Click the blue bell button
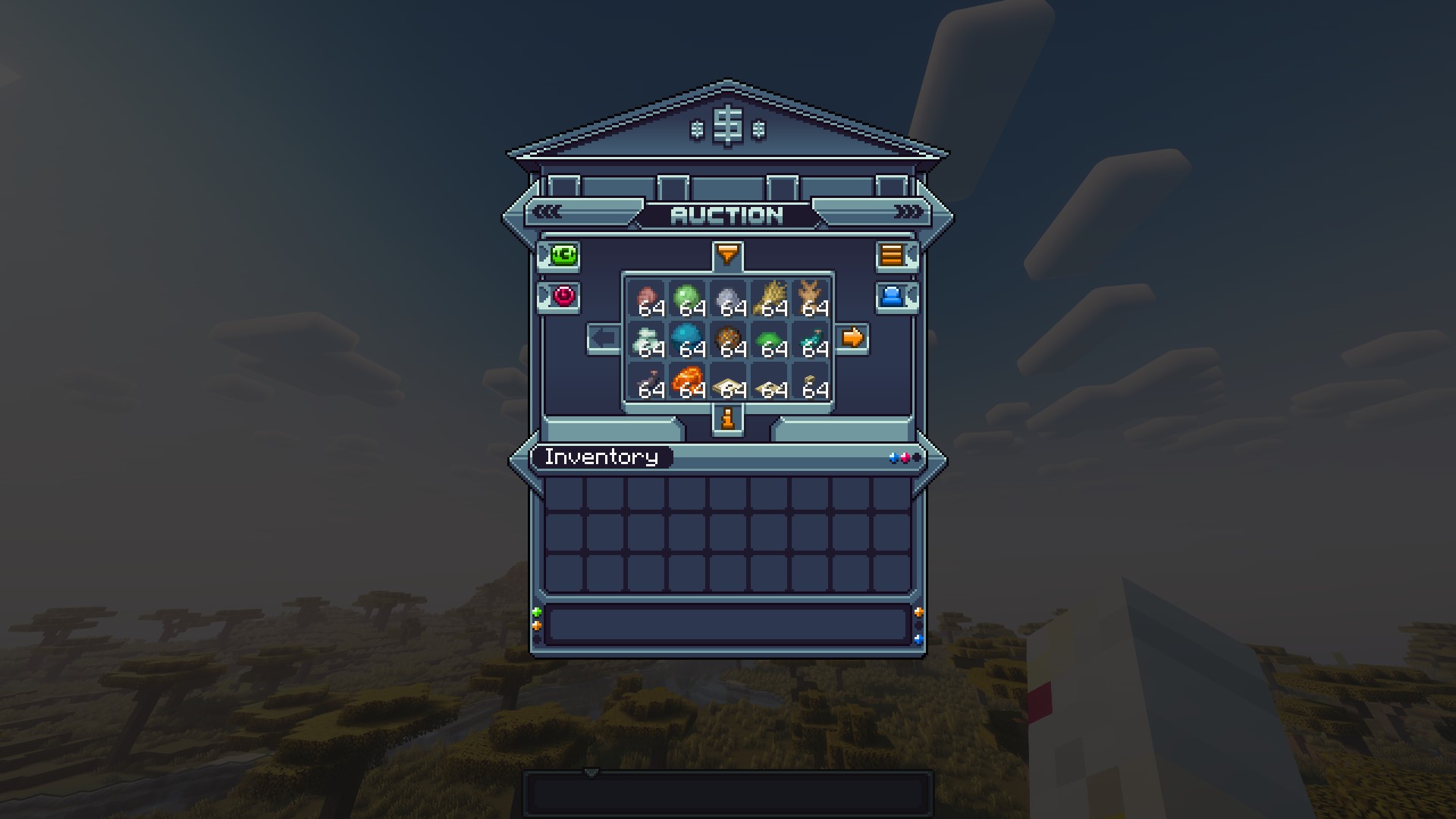Screen dimensions: 1456x819 click(x=892, y=296)
